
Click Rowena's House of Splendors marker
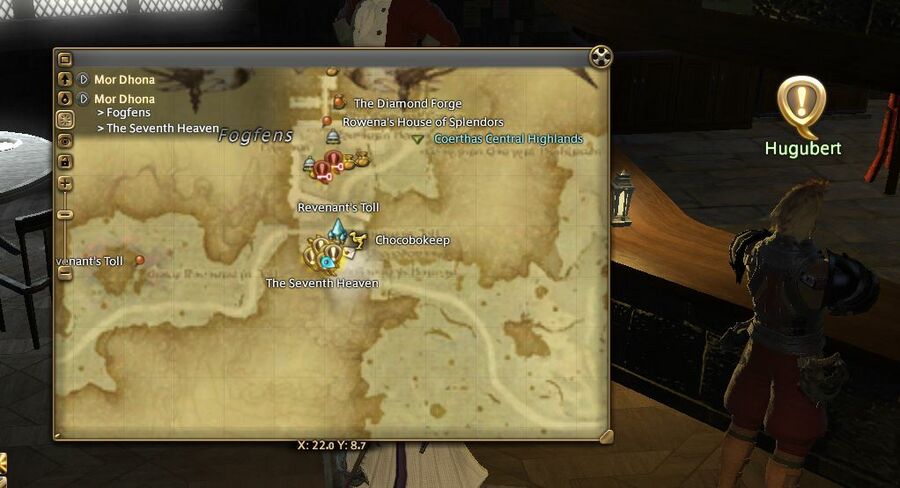point(327,121)
